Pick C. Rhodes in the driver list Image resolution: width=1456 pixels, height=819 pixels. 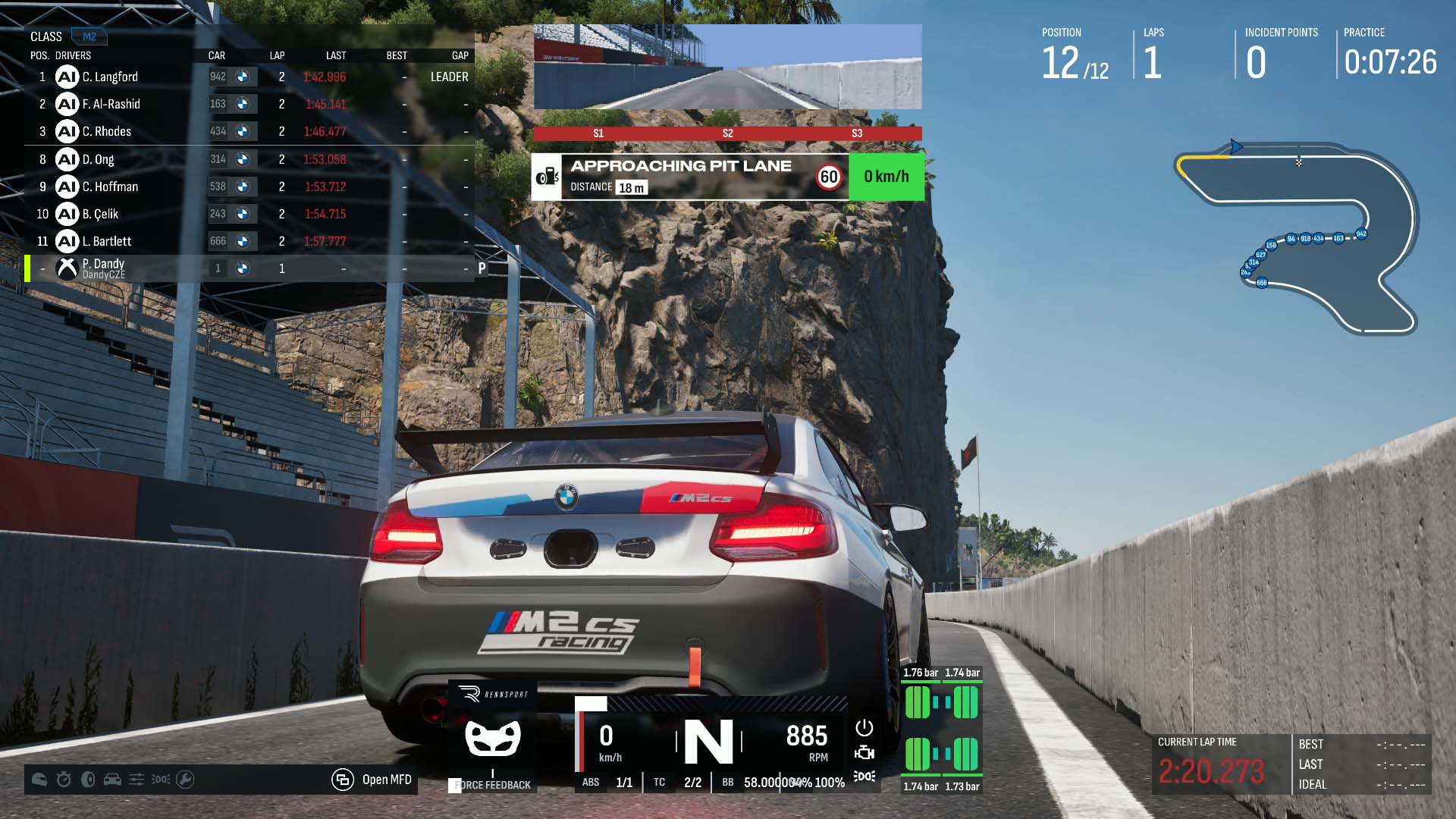(x=107, y=131)
